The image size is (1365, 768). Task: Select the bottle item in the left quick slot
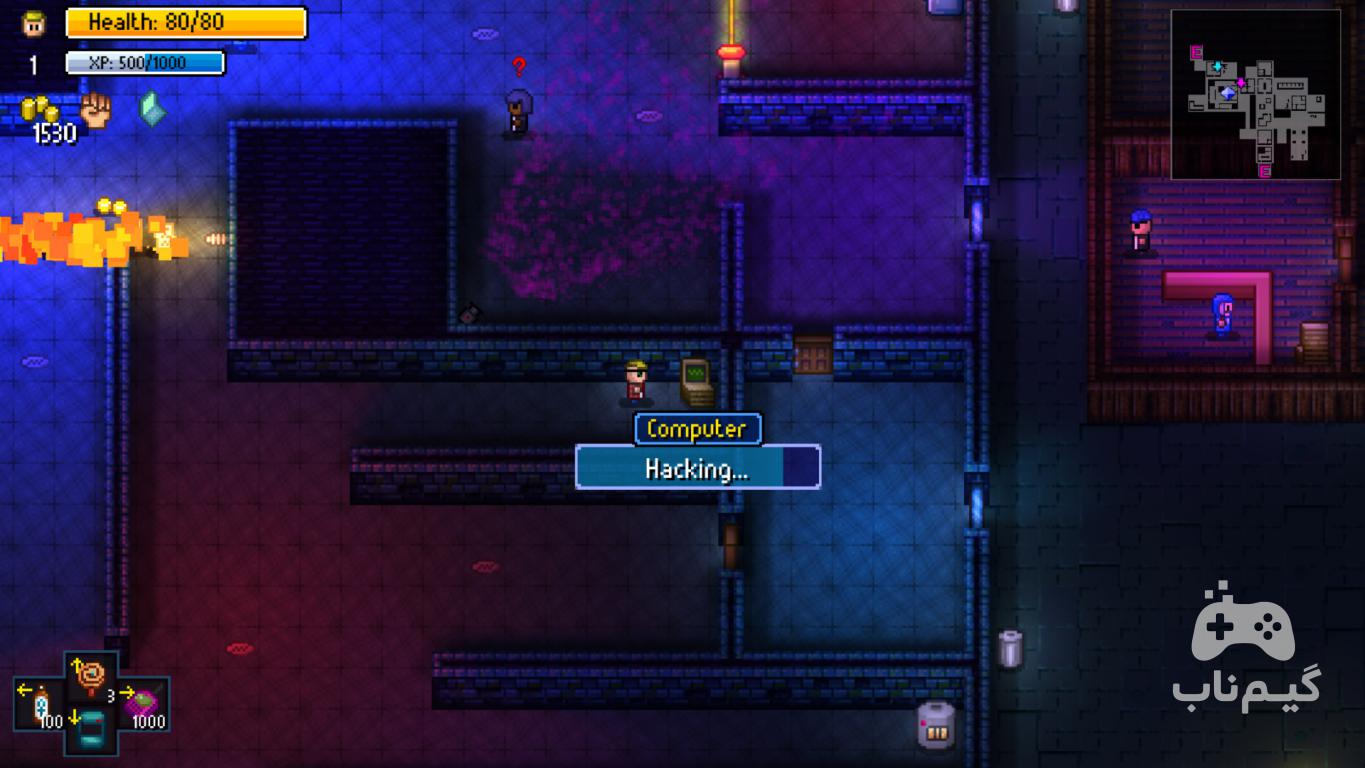click(41, 704)
